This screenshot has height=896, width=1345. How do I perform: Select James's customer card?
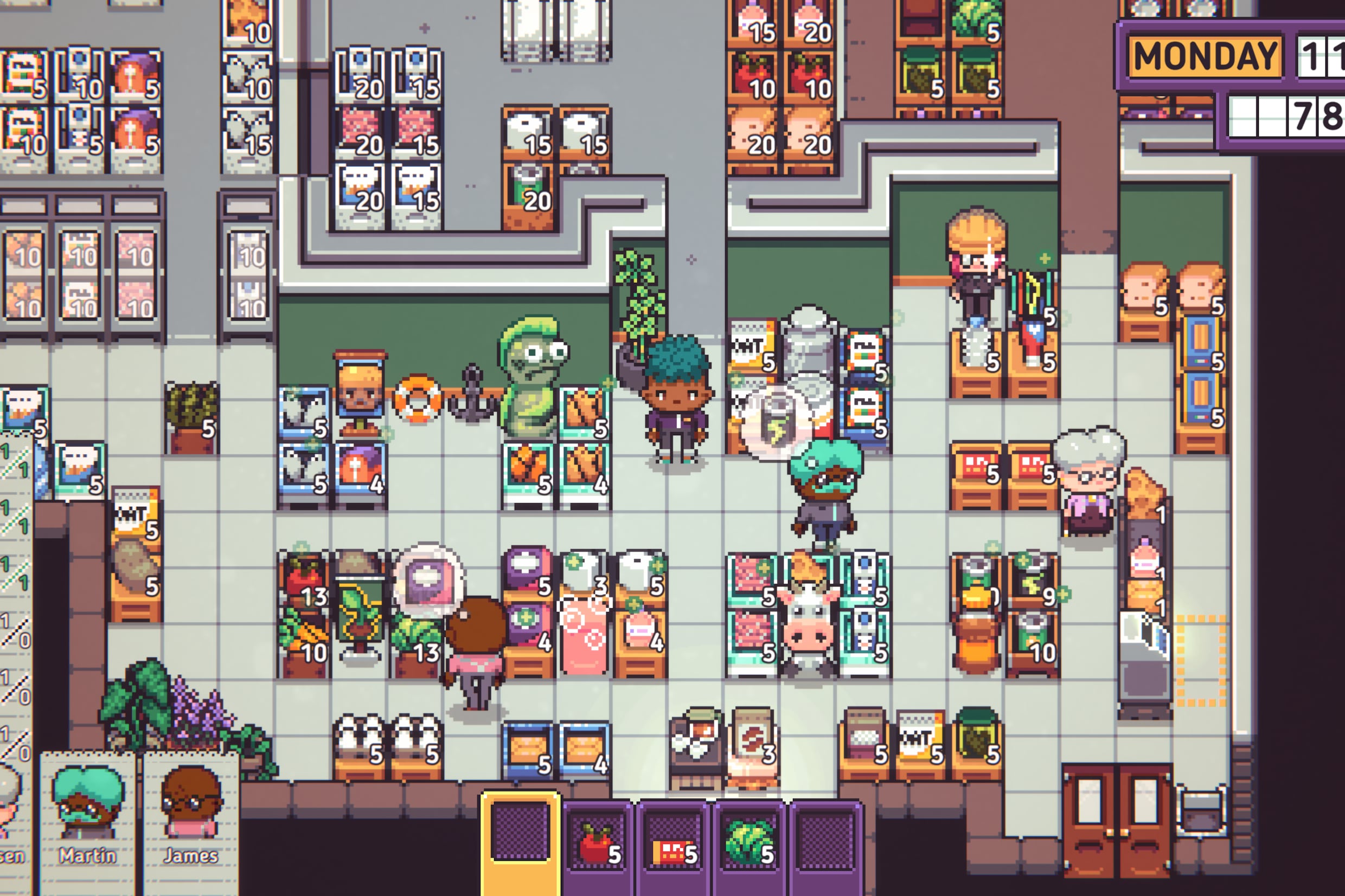[191, 822]
